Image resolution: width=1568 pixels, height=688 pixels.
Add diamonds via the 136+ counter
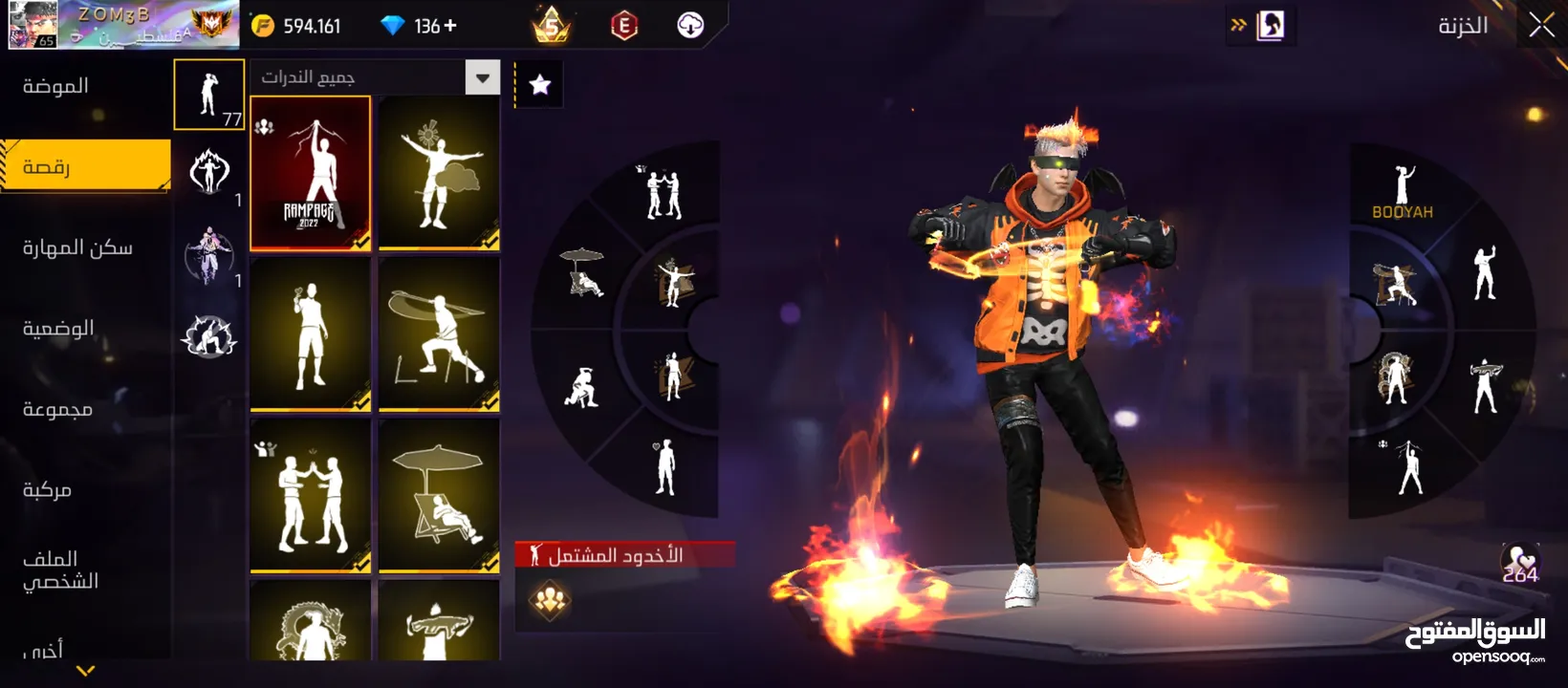point(421,26)
